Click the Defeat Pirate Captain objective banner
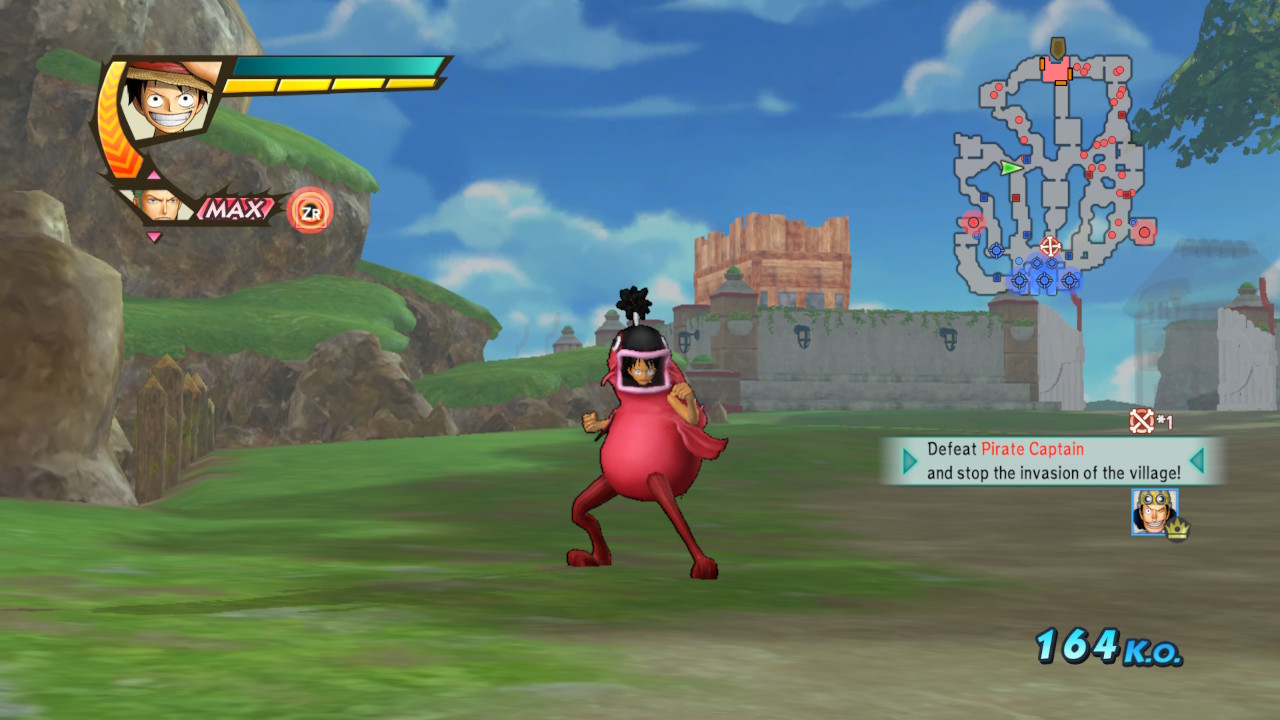The height and width of the screenshot is (720, 1280). 1053,461
